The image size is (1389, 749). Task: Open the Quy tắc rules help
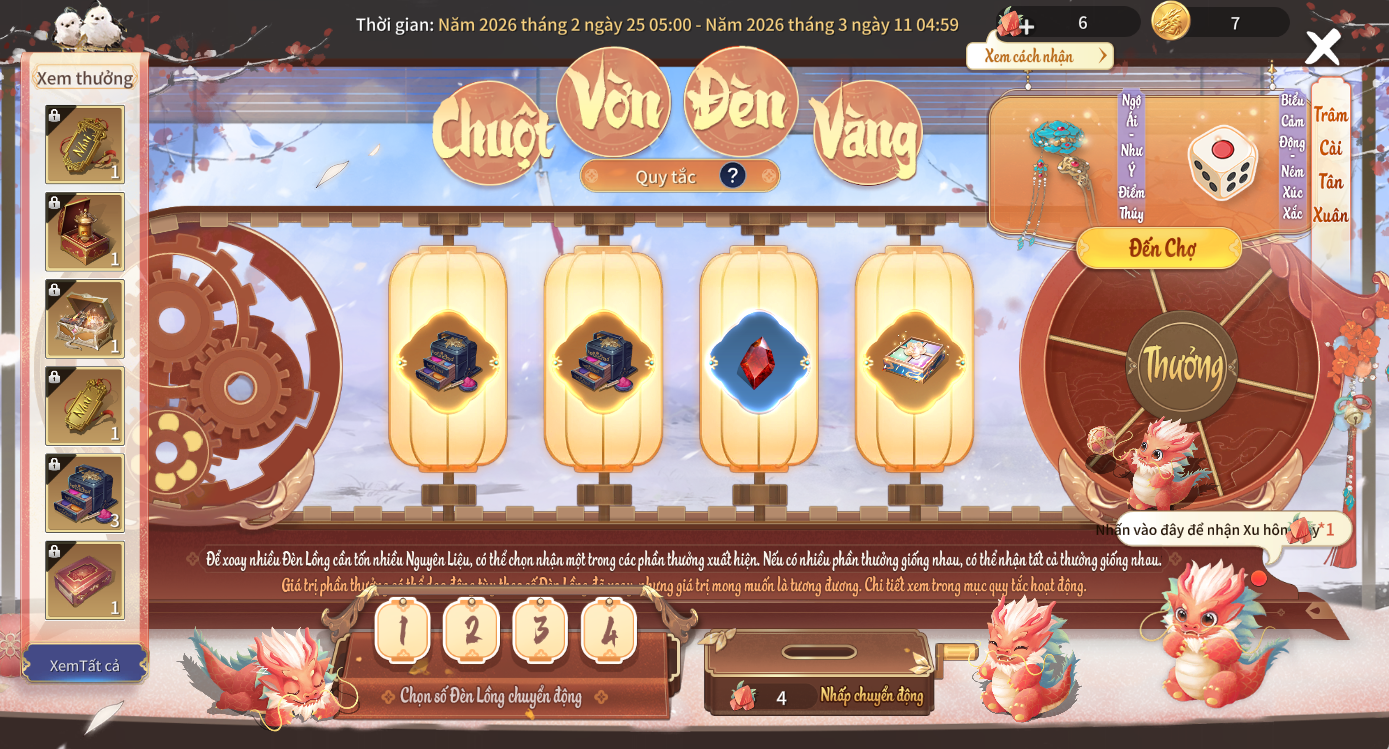(x=733, y=176)
